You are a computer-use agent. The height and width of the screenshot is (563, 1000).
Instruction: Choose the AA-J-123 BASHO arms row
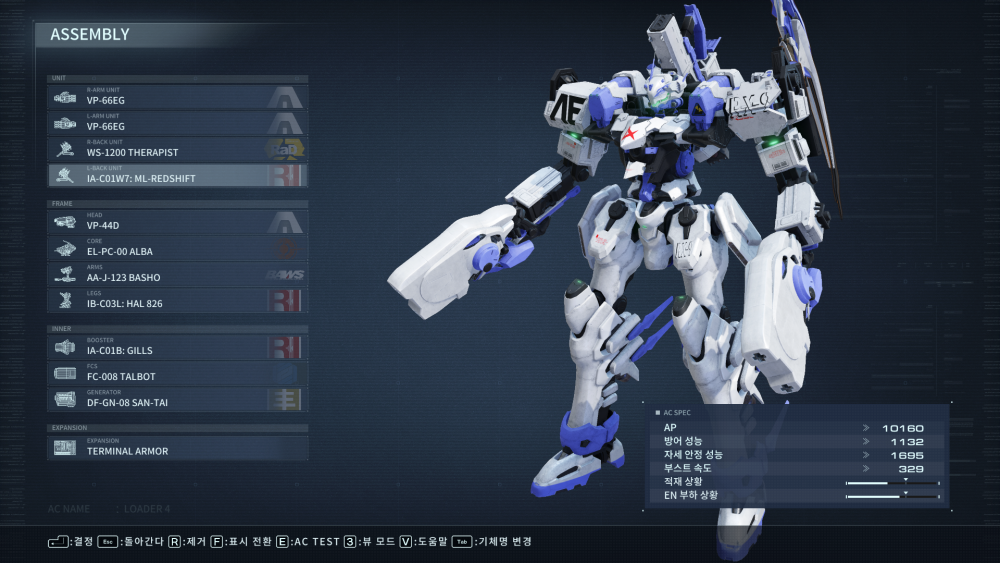coord(177,274)
